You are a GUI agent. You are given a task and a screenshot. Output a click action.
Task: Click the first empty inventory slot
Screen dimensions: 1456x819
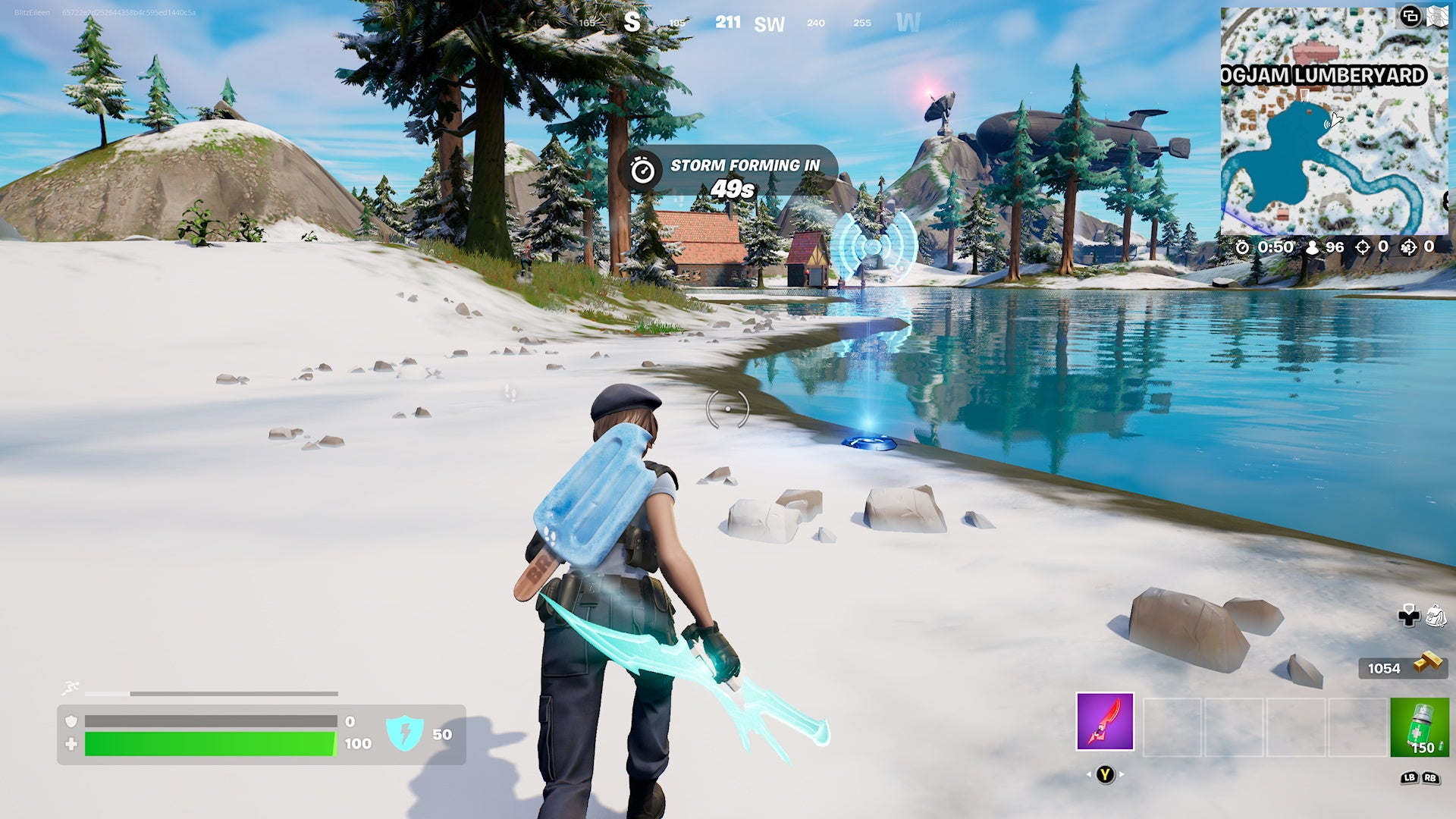tap(1174, 726)
